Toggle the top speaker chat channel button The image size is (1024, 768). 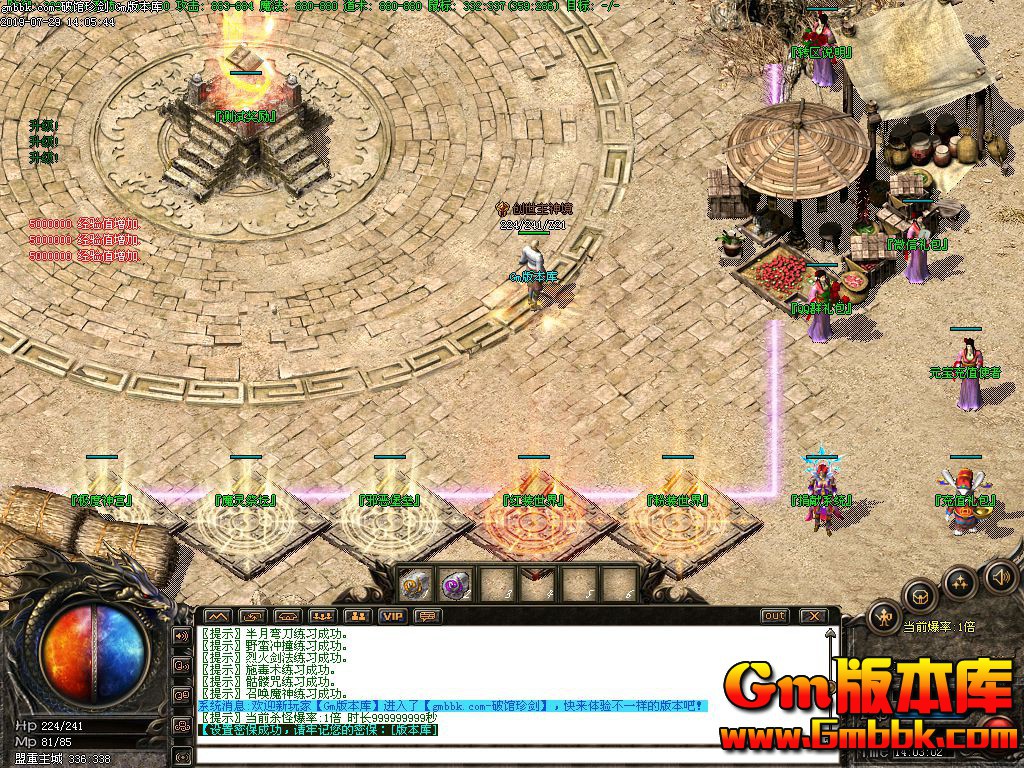[x=182, y=635]
